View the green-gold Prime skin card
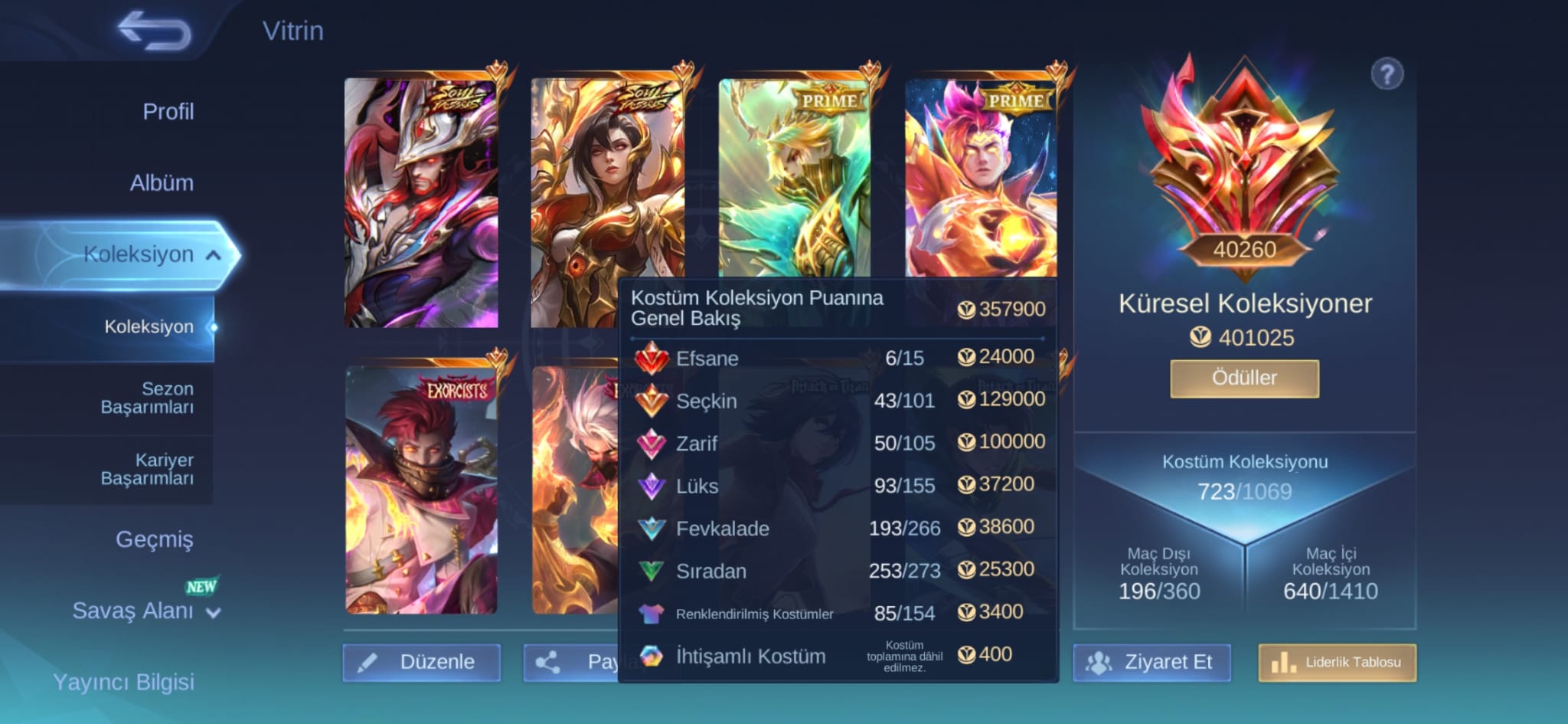This screenshot has width=1568, height=724. pyautogui.click(x=794, y=178)
